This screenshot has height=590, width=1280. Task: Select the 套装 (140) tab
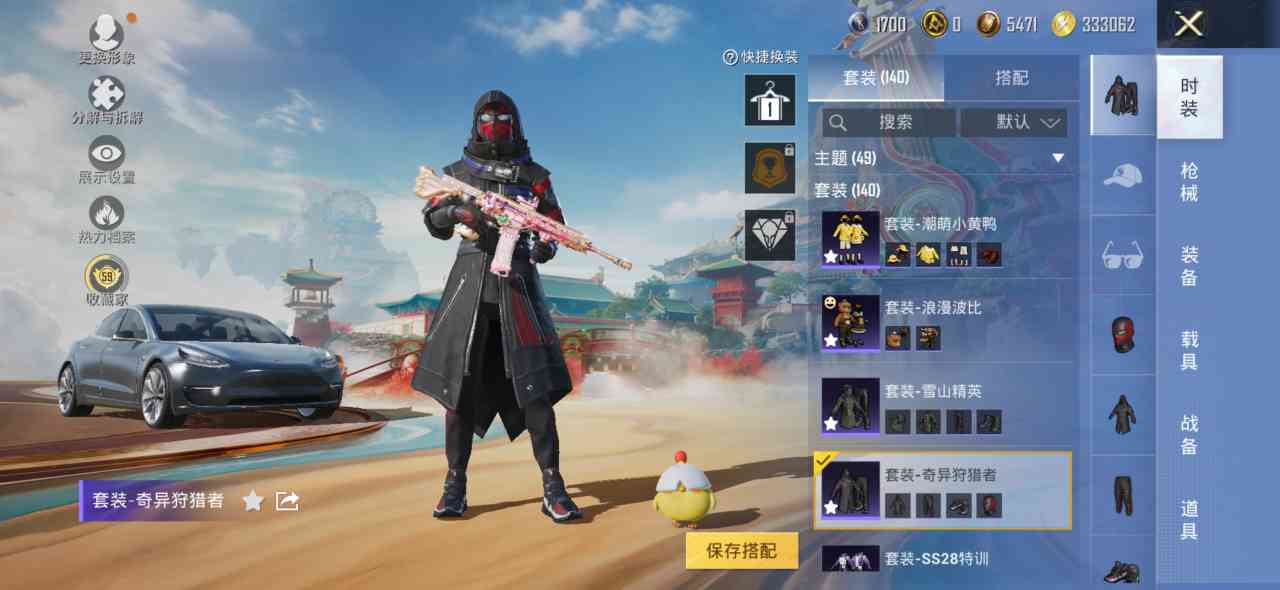pos(876,78)
